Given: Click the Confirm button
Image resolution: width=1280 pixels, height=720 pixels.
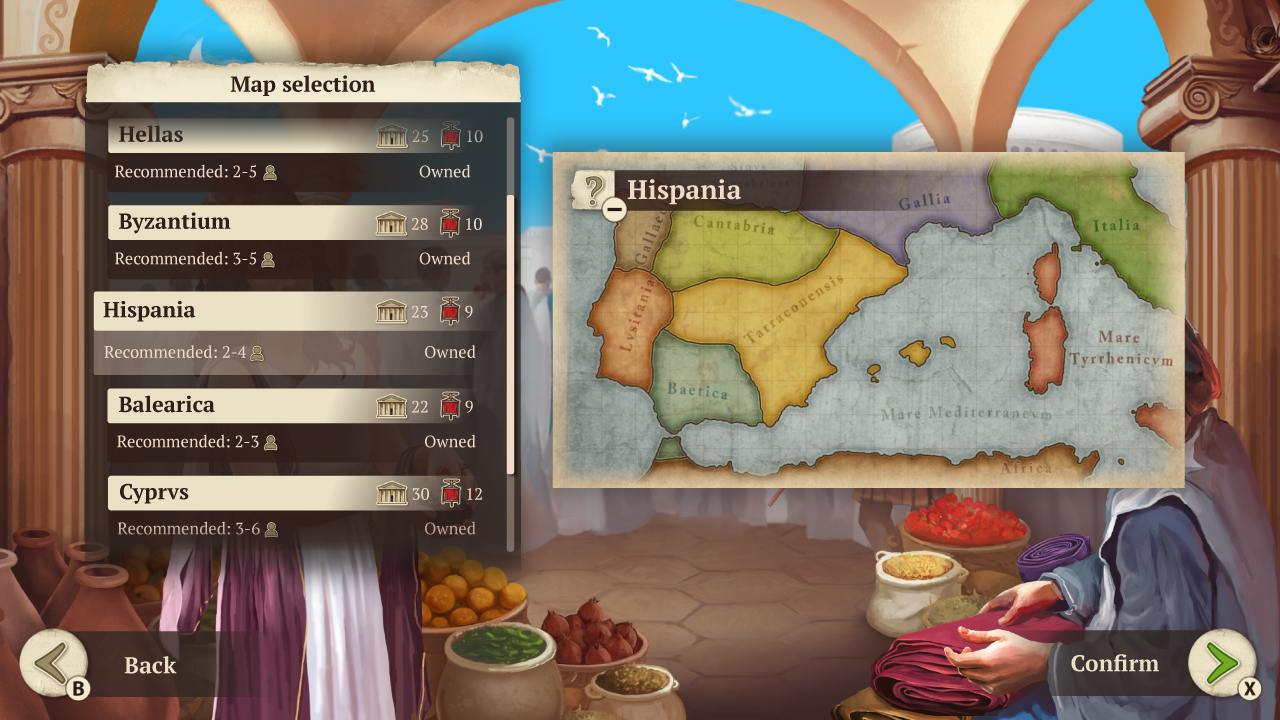Looking at the screenshot, I should (1115, 663).
